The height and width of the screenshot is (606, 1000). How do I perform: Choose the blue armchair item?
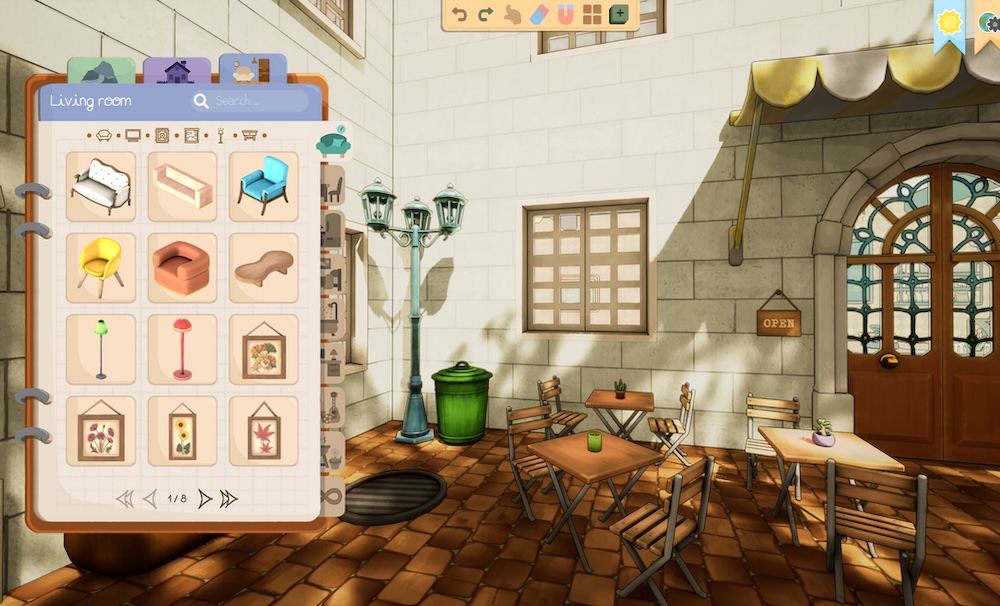click(264, 186)
